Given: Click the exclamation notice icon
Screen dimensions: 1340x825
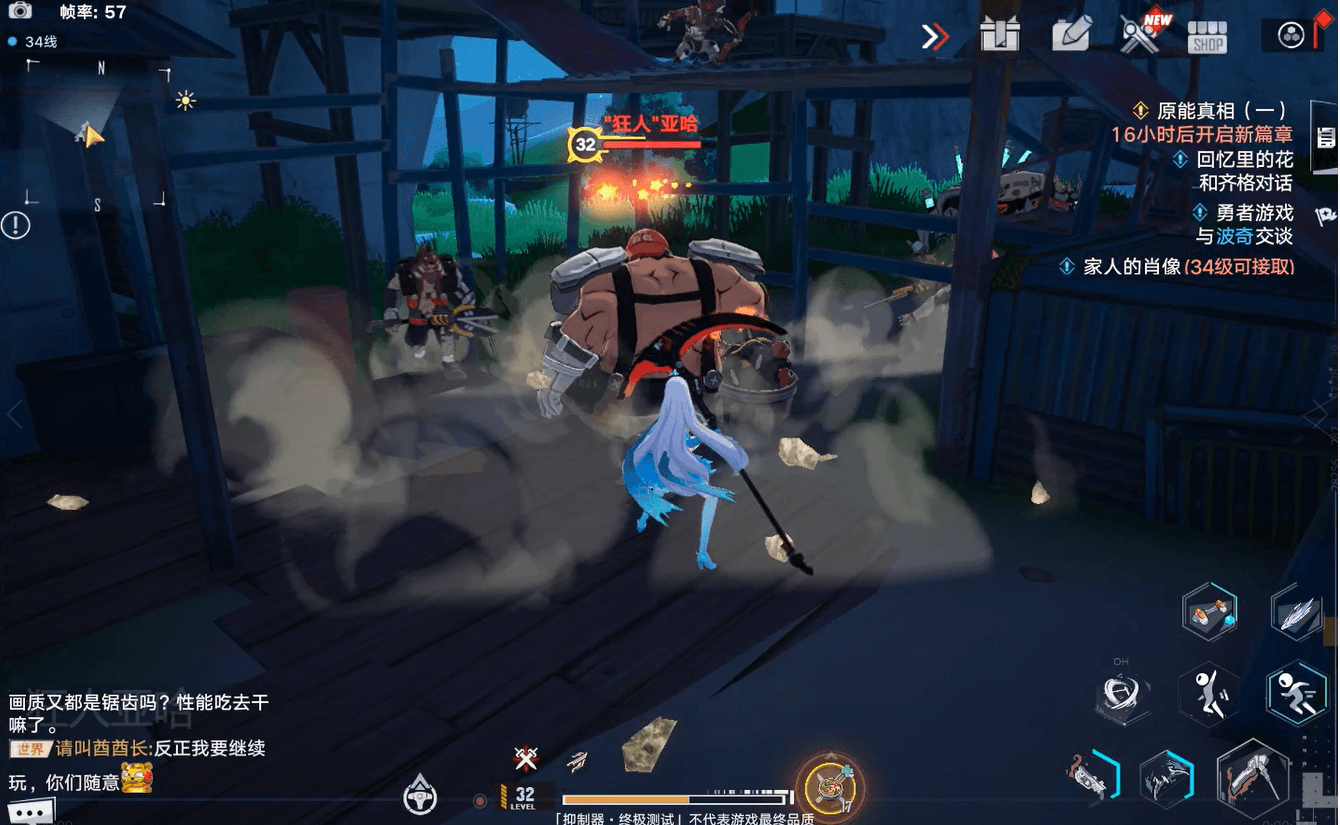Looking at the screenshot, I should click(x=15, y=225).
